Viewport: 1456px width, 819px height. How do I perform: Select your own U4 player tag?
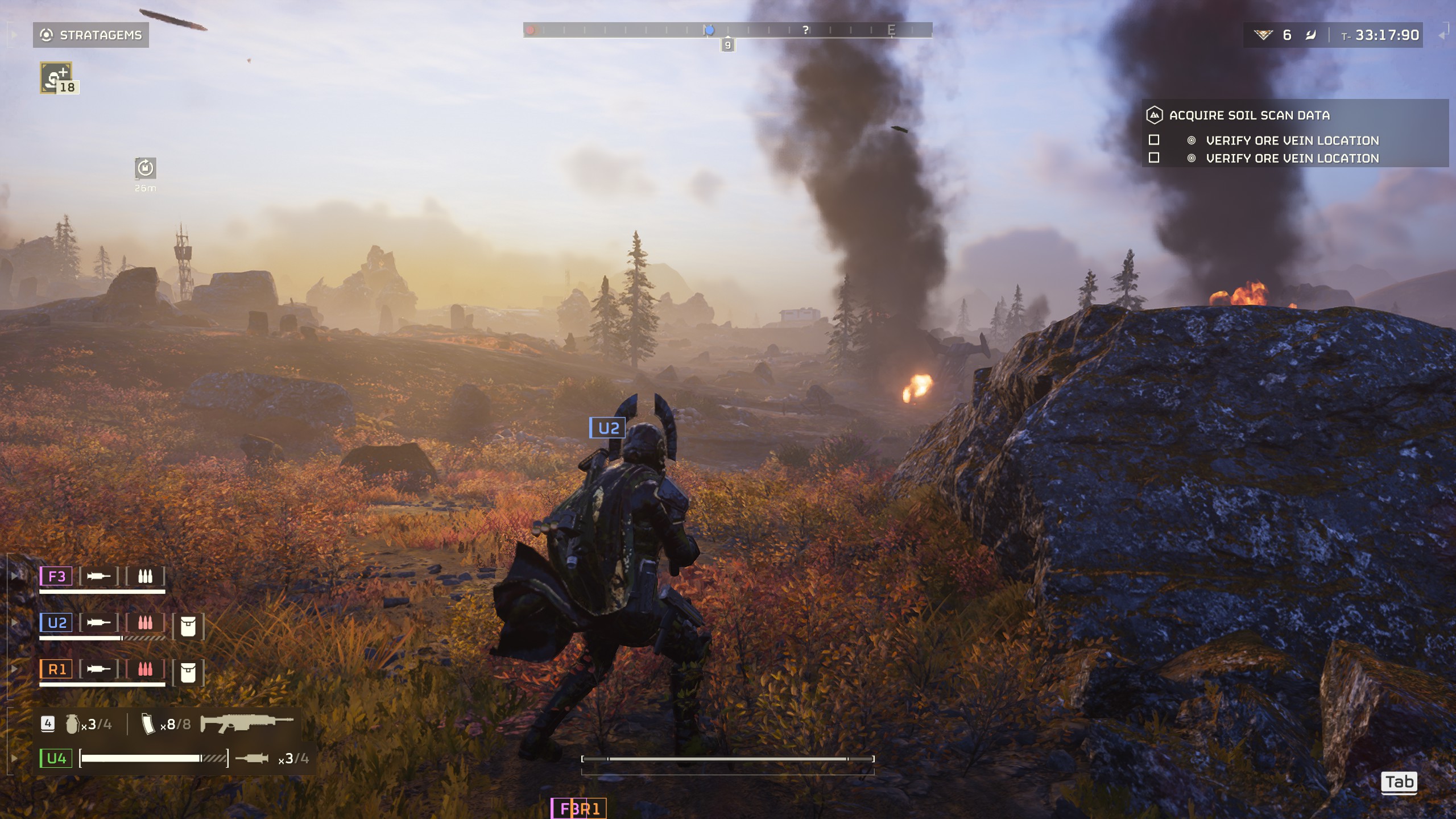coord(56,758)
